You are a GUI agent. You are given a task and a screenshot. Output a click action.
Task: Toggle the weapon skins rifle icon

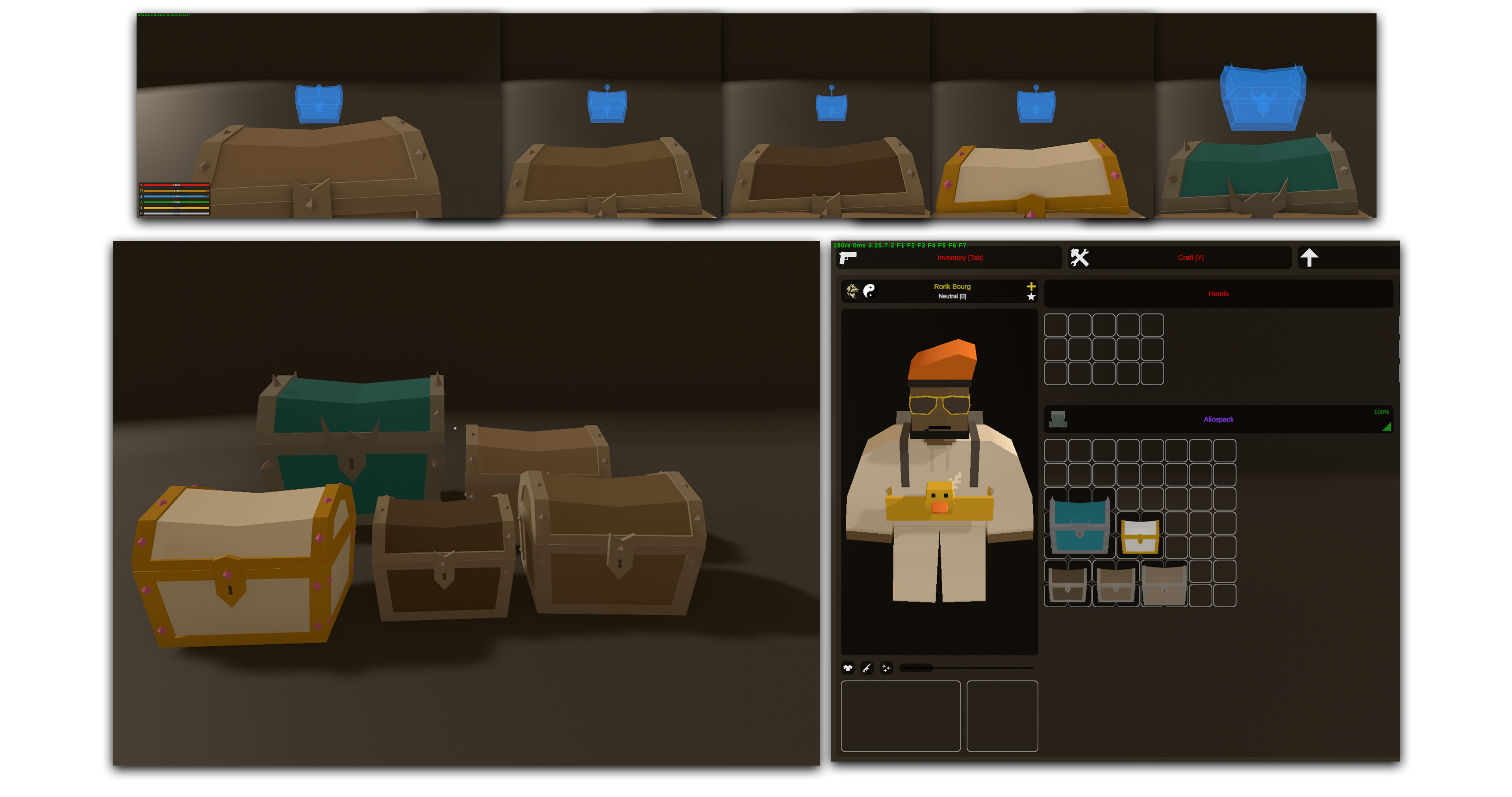(x=867, y=668)
